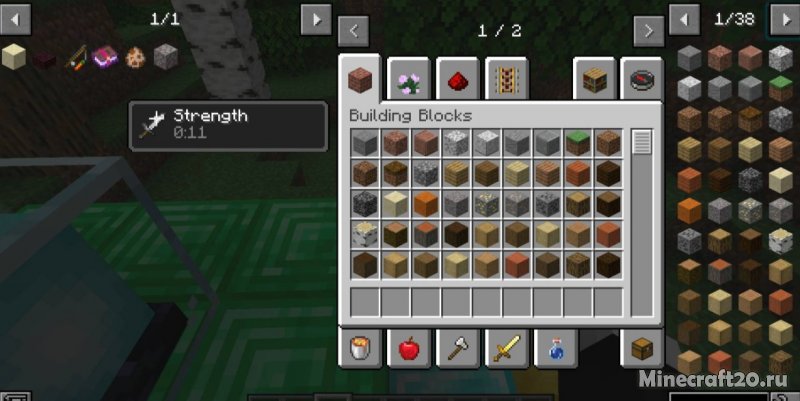This screenshot has width=800, height=401.
Task: Select the enchanted book bookmark item
Action: click(x=106, y=57)
